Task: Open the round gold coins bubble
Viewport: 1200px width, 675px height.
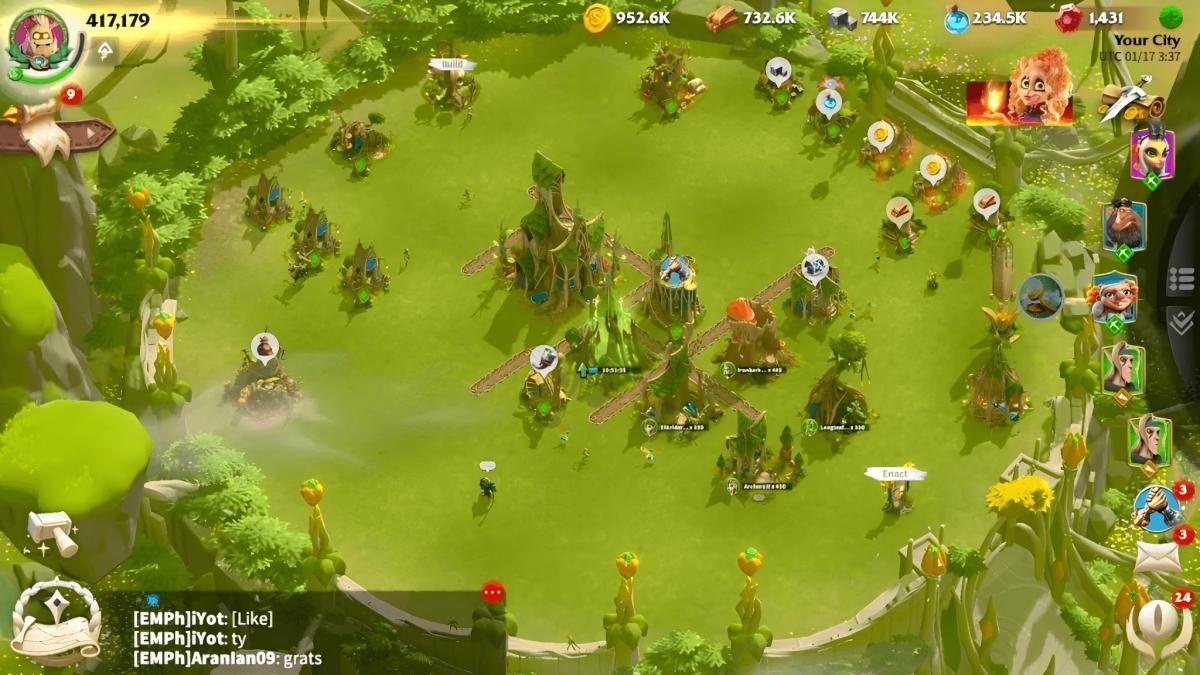Action: click(1041, 296)
